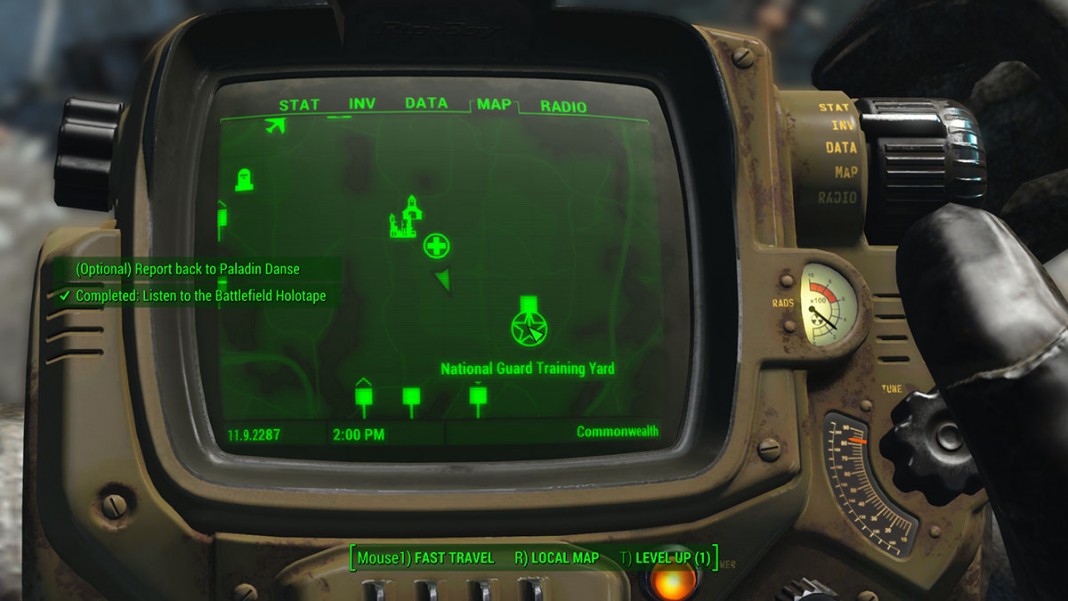Viewport: 1068px width, 601px height.
Task: Select the MAP tab
Action: tap(494, 104)
